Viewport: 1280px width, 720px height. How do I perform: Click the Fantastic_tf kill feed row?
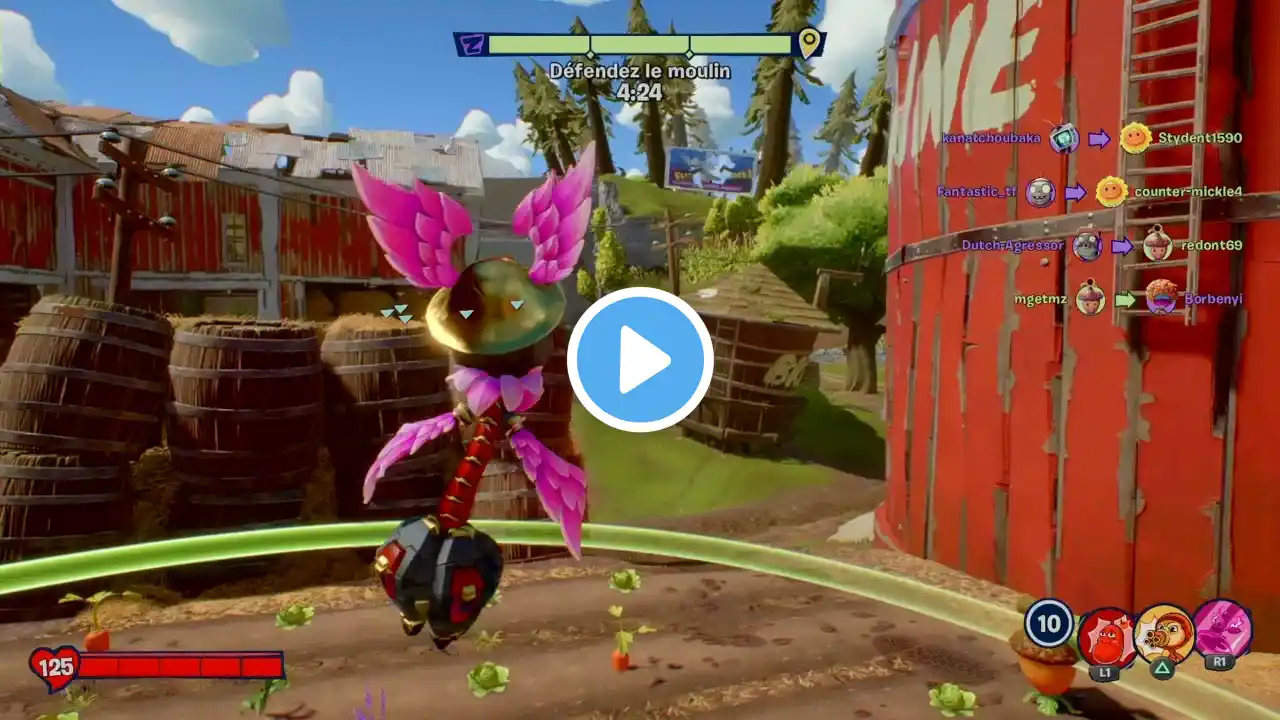1089,191
